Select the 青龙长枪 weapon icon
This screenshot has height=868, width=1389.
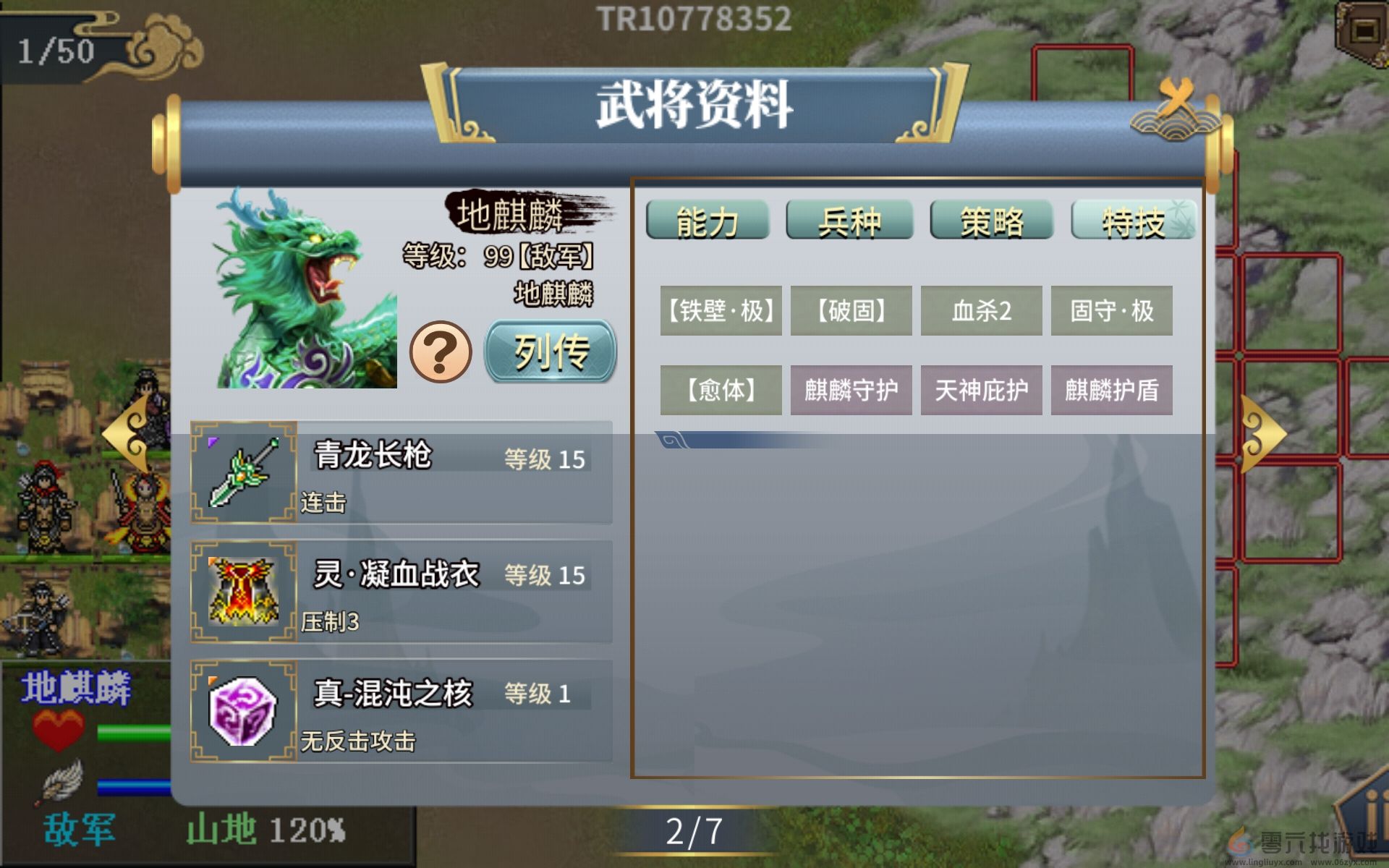coord(242,474)
